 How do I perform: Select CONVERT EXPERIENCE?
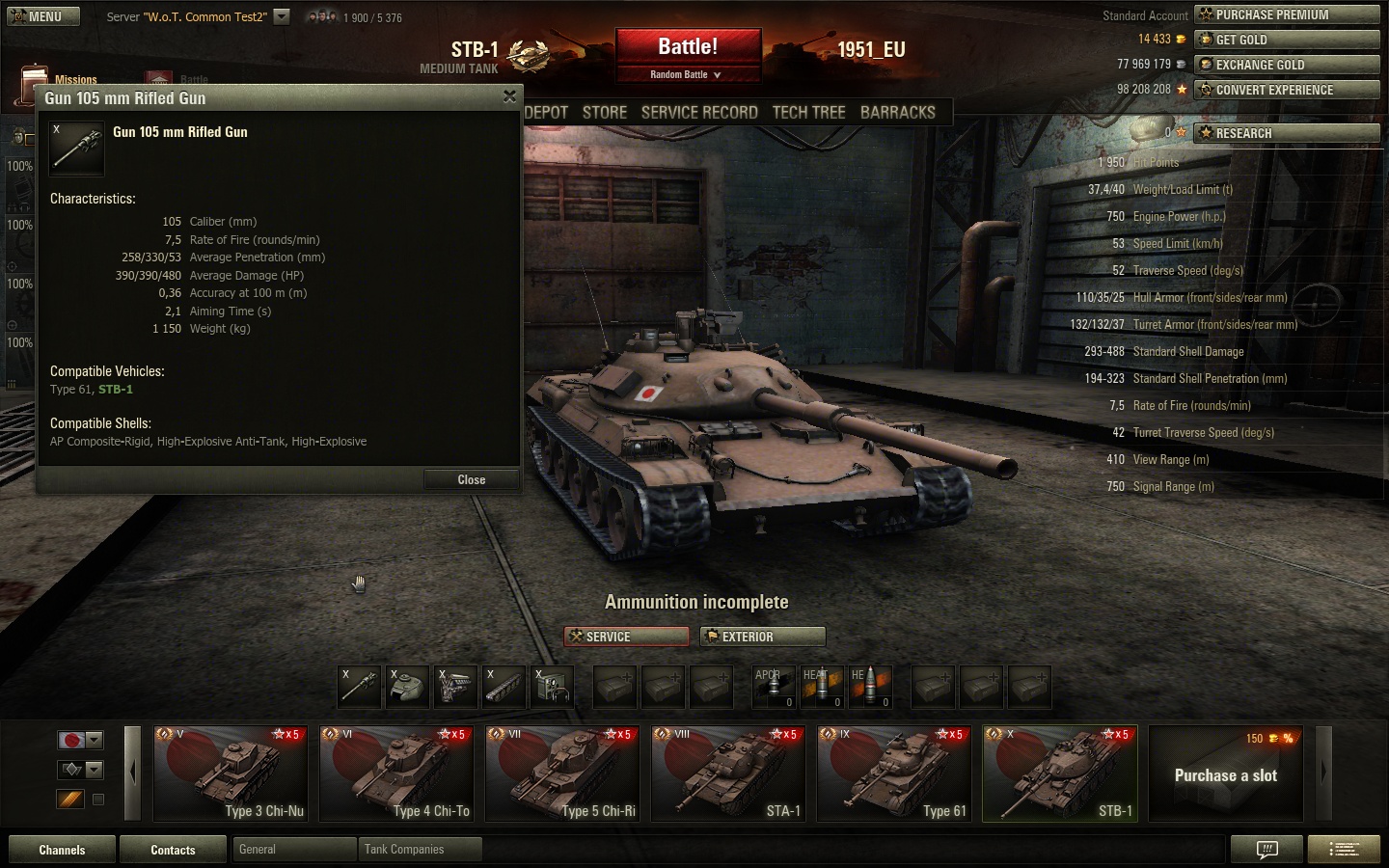[1287, 90]
